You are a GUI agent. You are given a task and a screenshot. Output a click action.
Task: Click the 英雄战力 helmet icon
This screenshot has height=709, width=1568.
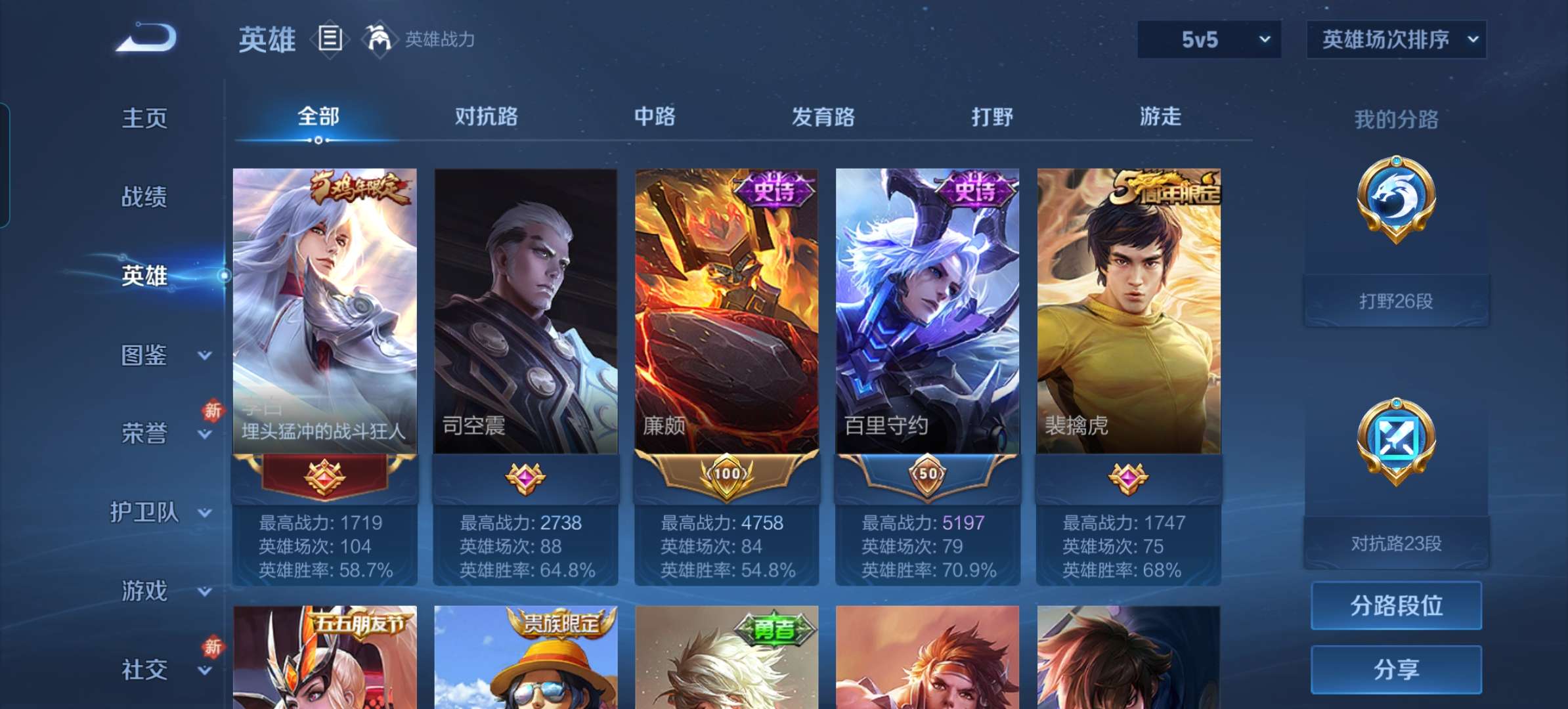380,38
